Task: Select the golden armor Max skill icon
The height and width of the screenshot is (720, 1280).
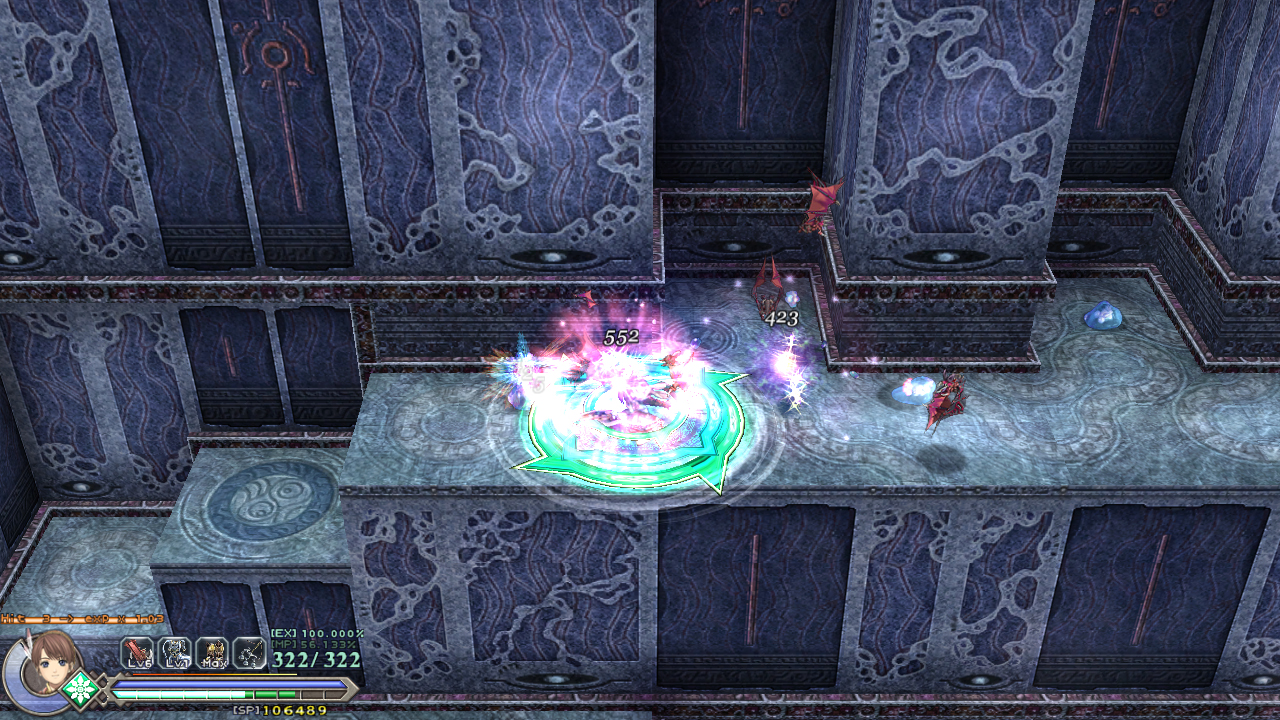Action: click(212, 653)
